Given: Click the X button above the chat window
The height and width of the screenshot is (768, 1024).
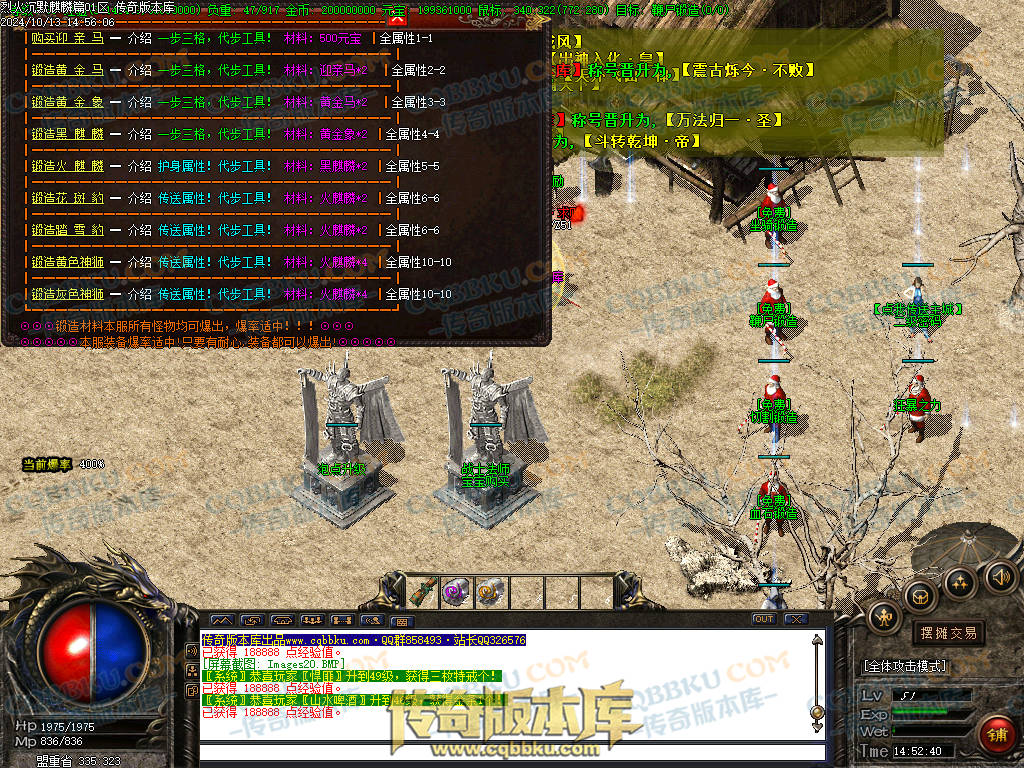Looking at the screenshot, I should [x=795, y=619].
